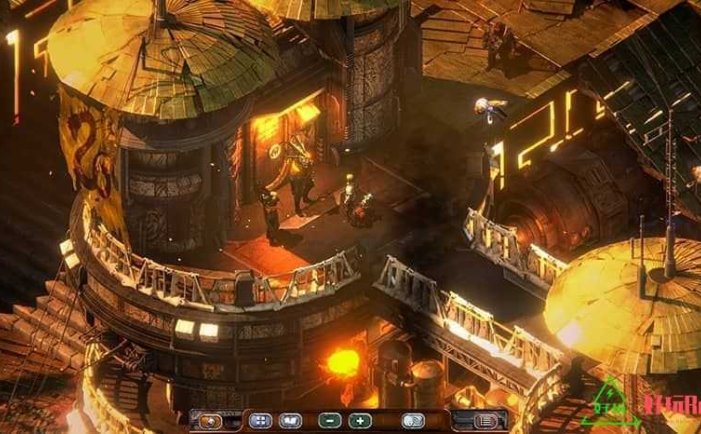Select the grey round-symbol toolbar button

pos(413,421)
